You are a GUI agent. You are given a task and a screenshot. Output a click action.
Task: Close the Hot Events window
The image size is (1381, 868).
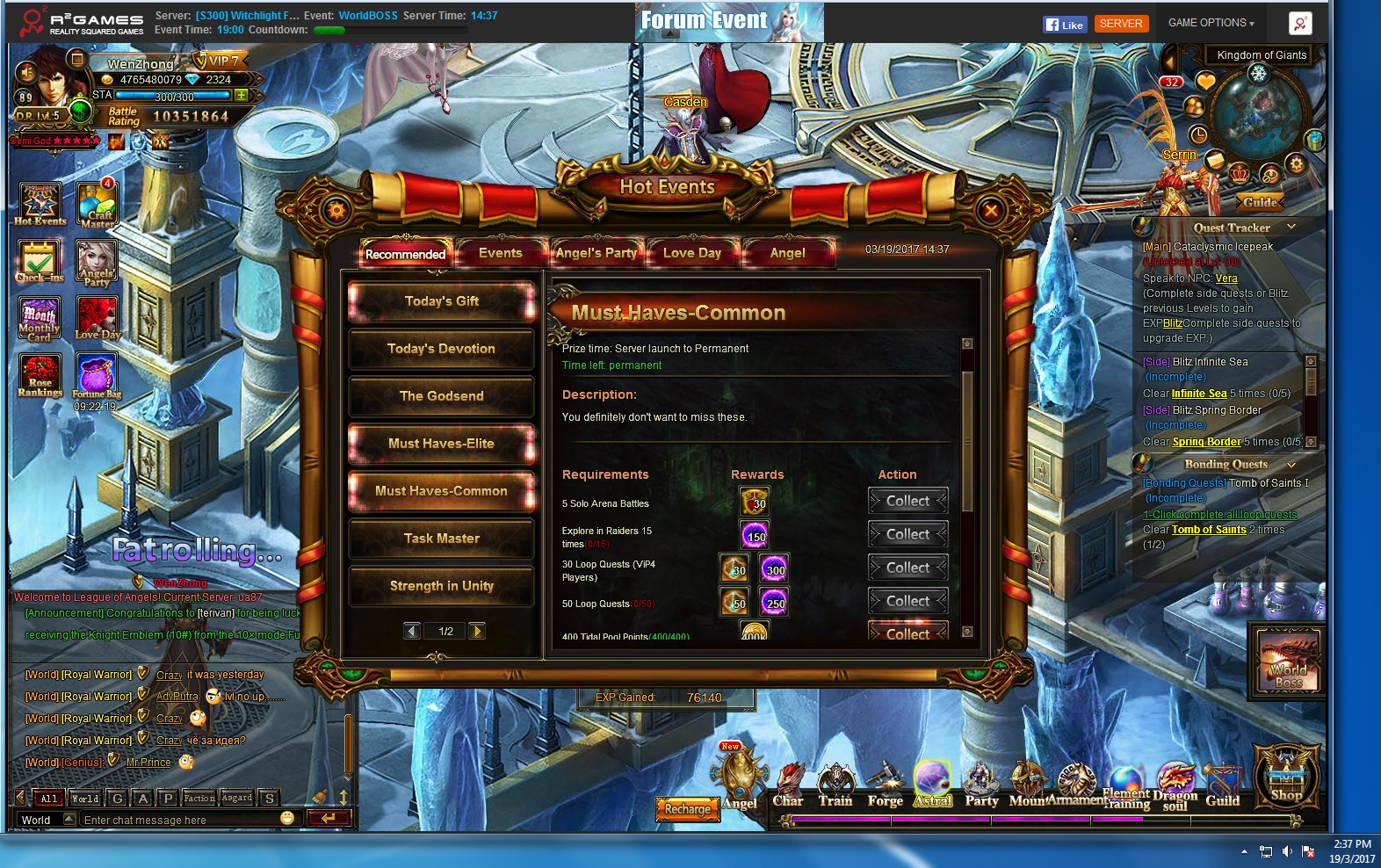[x=991, y=211]
